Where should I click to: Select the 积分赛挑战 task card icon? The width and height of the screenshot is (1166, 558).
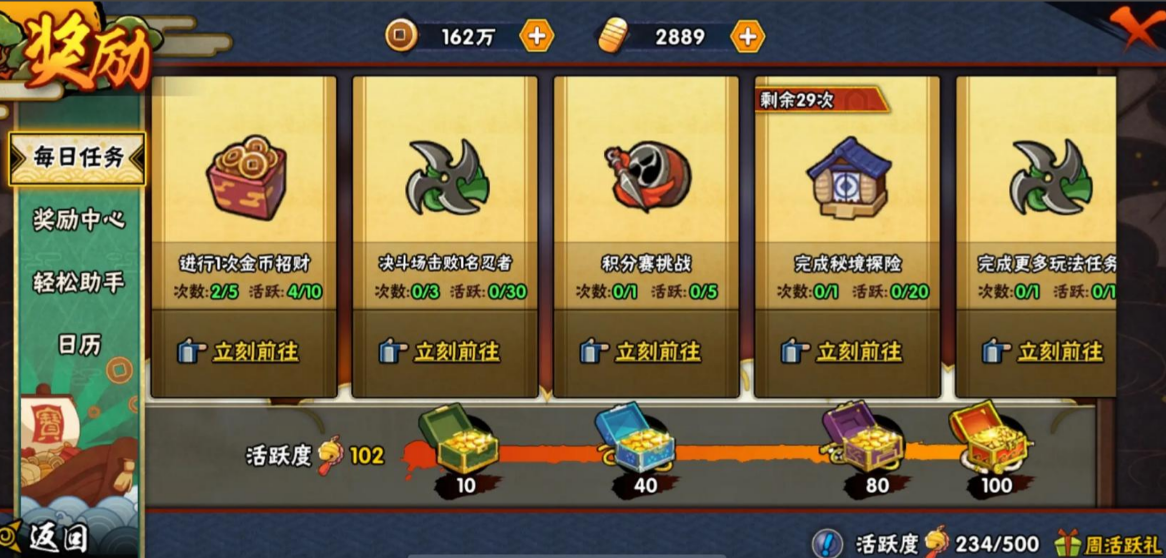647,177
